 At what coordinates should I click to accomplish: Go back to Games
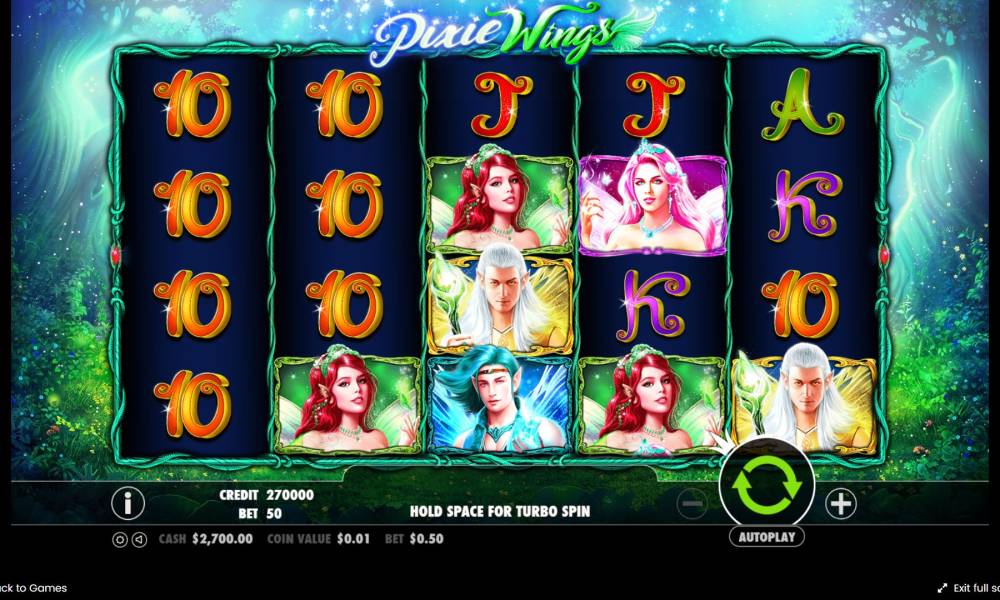coord(34,588)
